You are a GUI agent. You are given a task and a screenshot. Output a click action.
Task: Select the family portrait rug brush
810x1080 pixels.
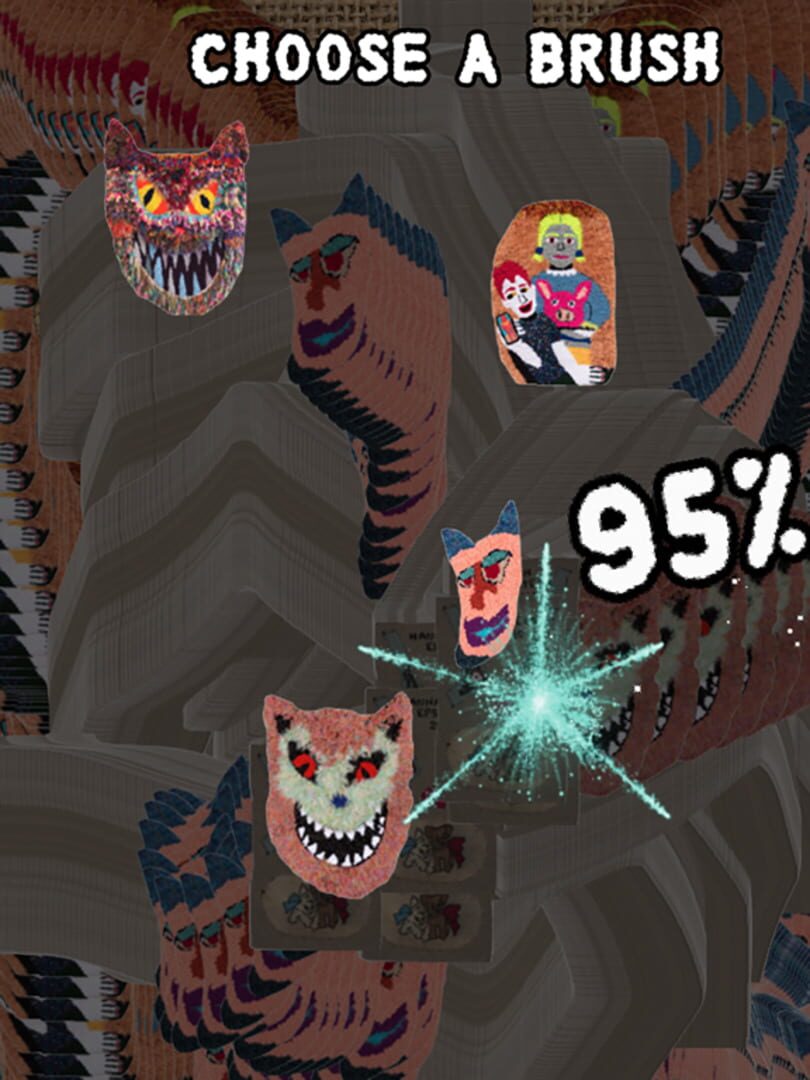tap(553, 294)
